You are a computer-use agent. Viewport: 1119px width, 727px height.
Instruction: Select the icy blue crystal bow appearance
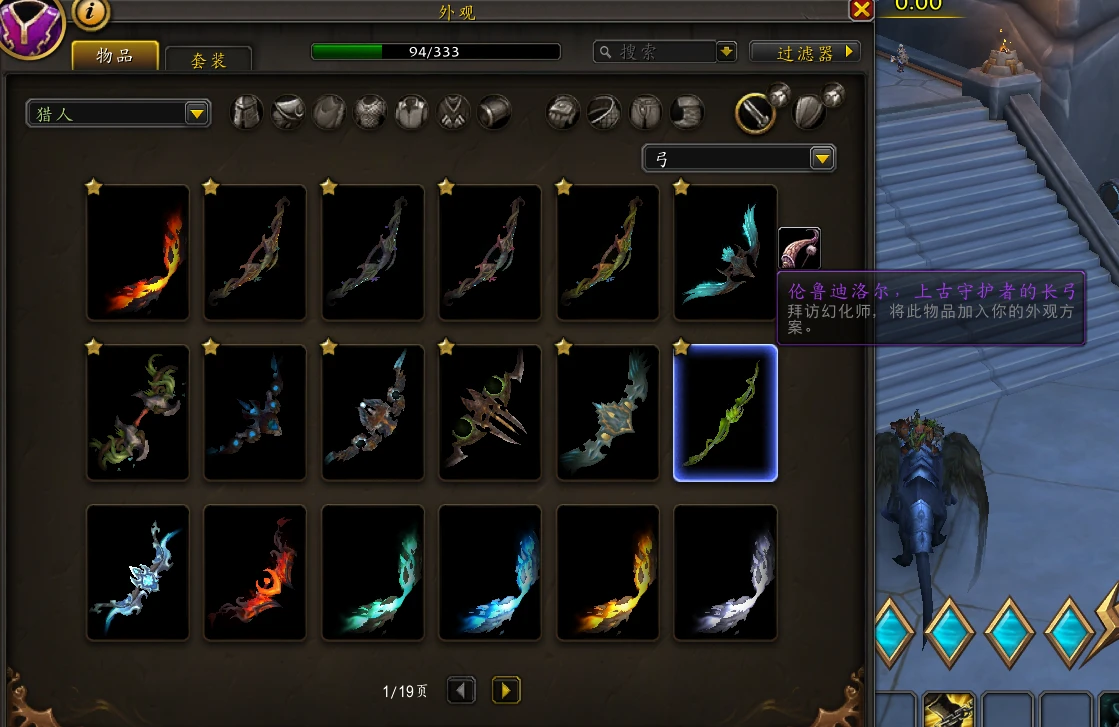[138, 572]
